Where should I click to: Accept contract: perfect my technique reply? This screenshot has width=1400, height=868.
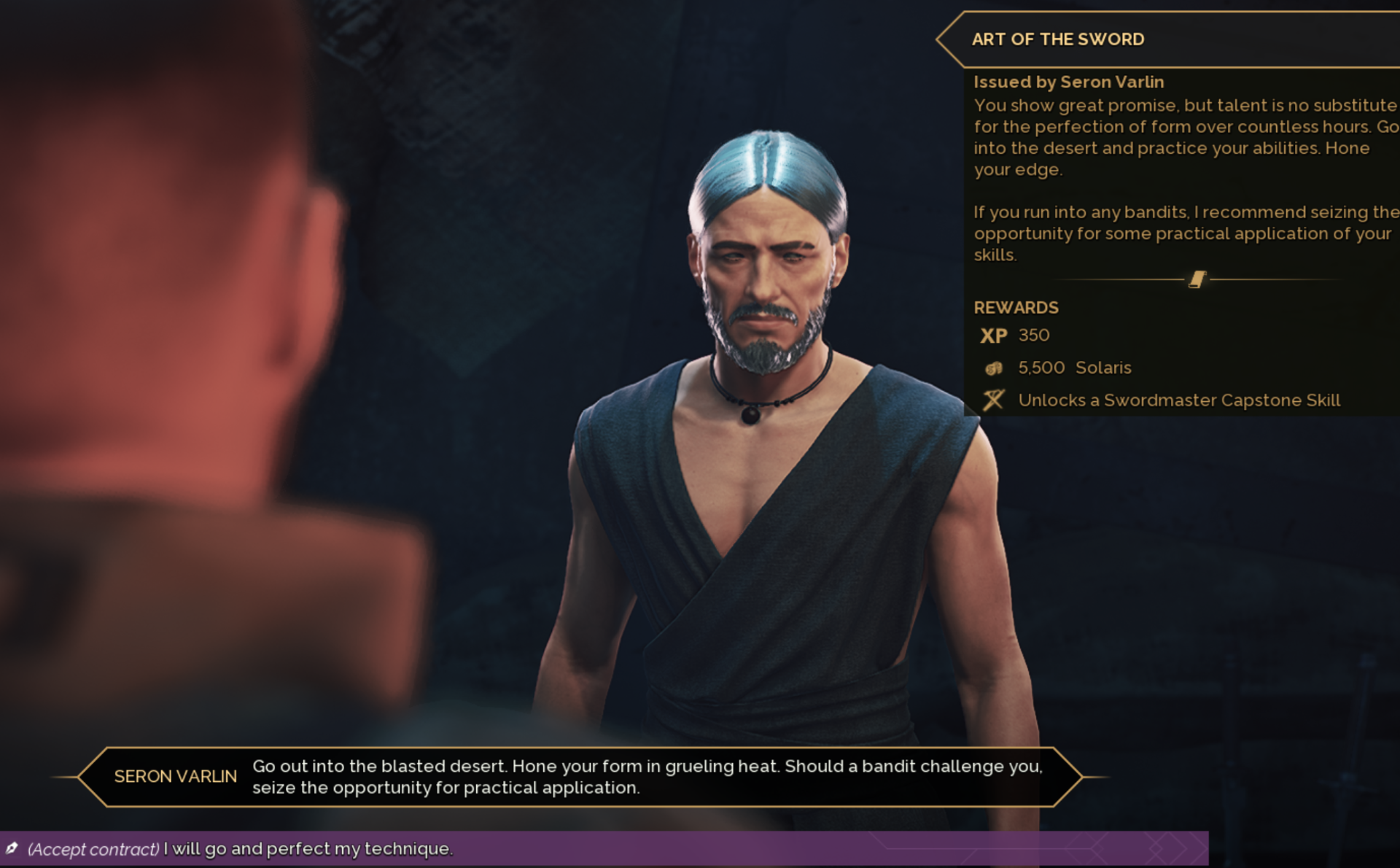pyautogui.click(x=241, y=848)
